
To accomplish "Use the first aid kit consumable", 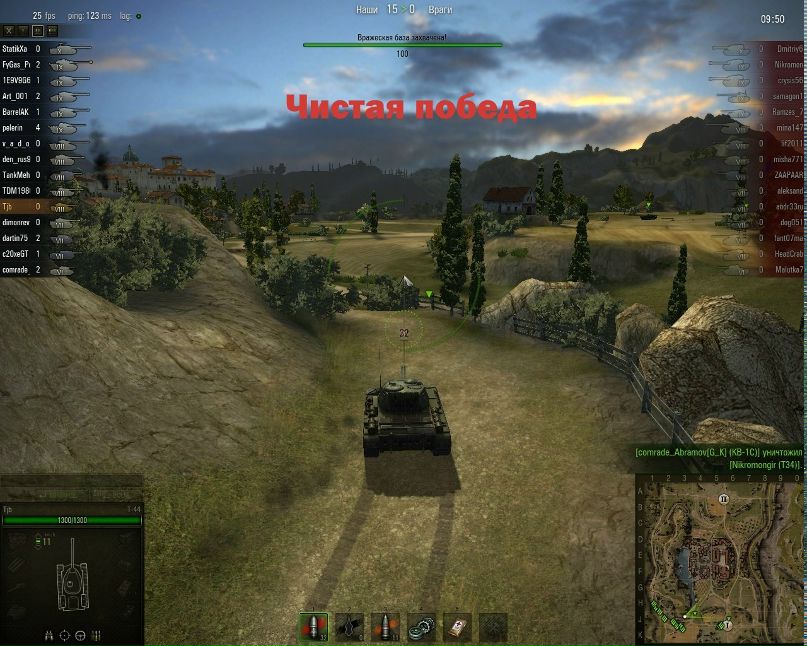I will point(457,627).
